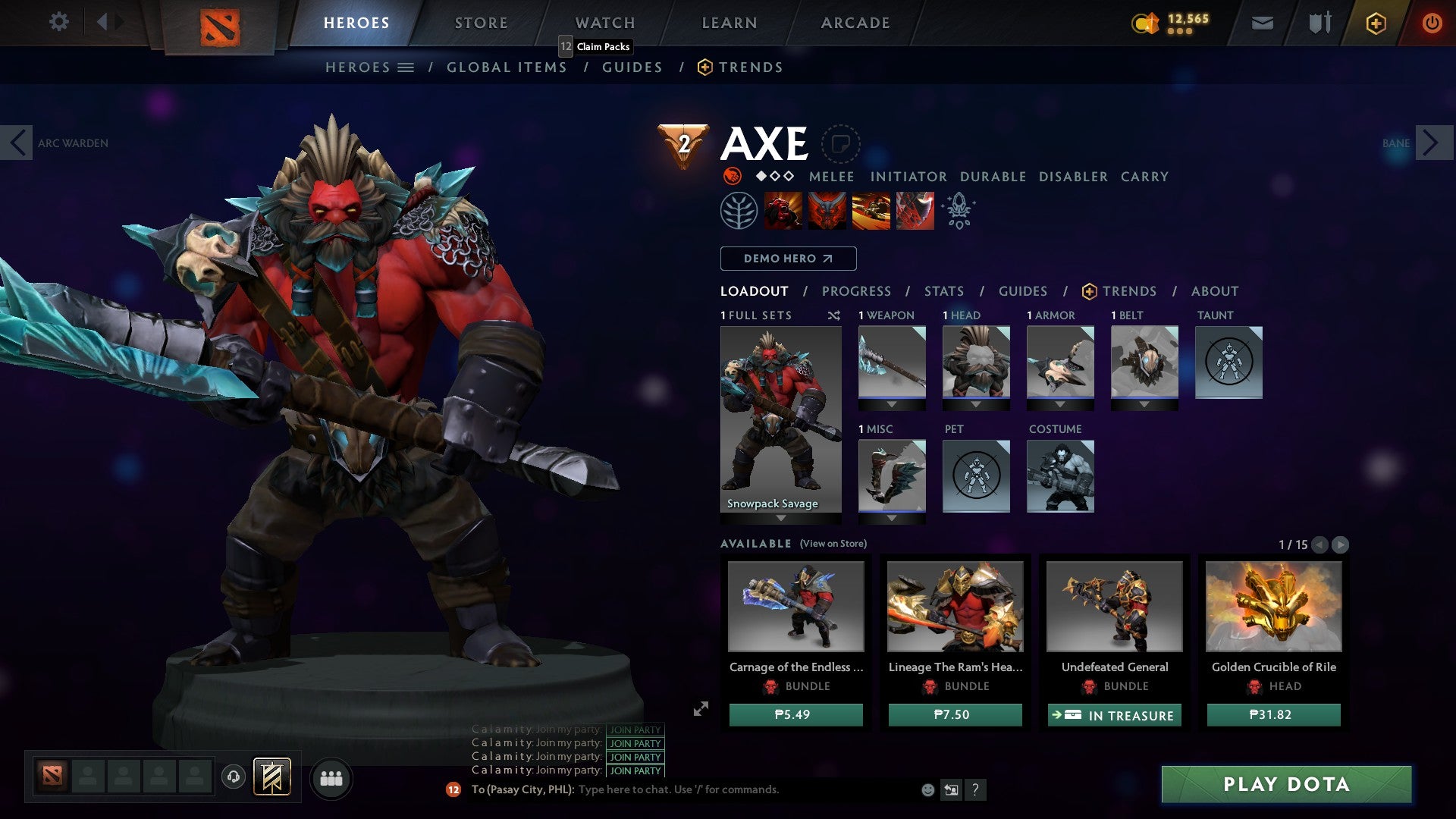Select Axe's Berserker's Call ability icon

coord(781,210)
